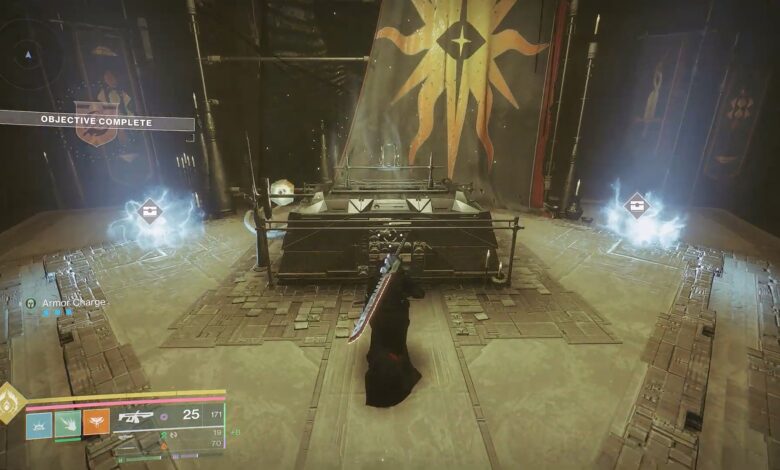
Task: Trigger the green ability icon
Action: click(x=67, y=423)
